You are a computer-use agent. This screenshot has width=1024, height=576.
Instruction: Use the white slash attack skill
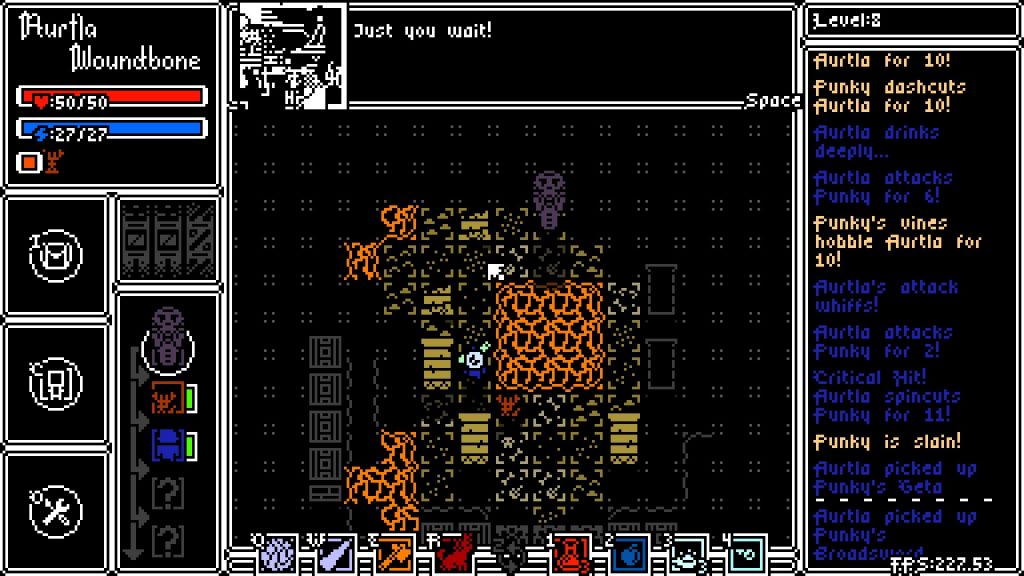pos(336,554)
